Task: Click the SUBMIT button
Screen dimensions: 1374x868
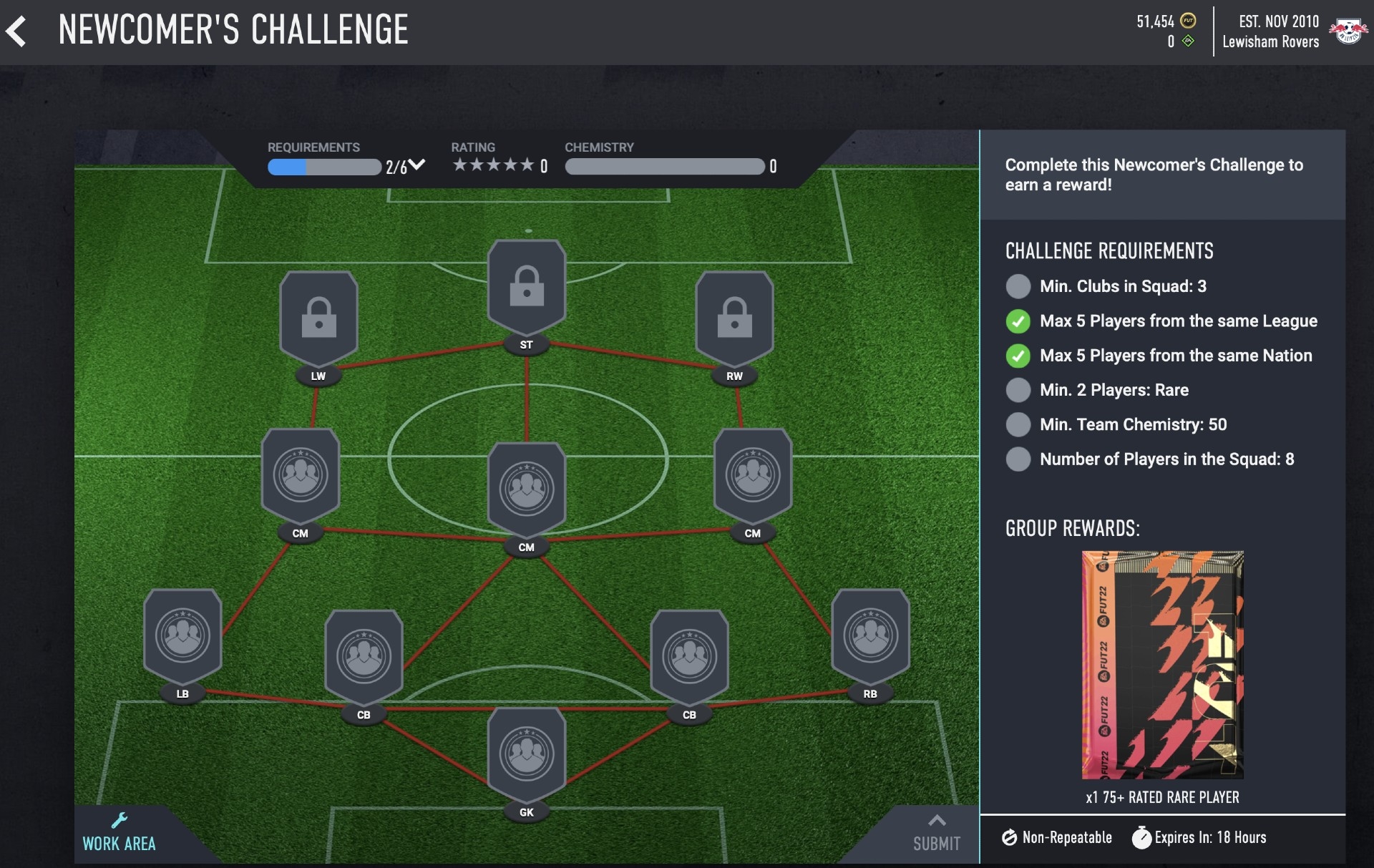Action: pyautogui.click(x=937, y=843)
